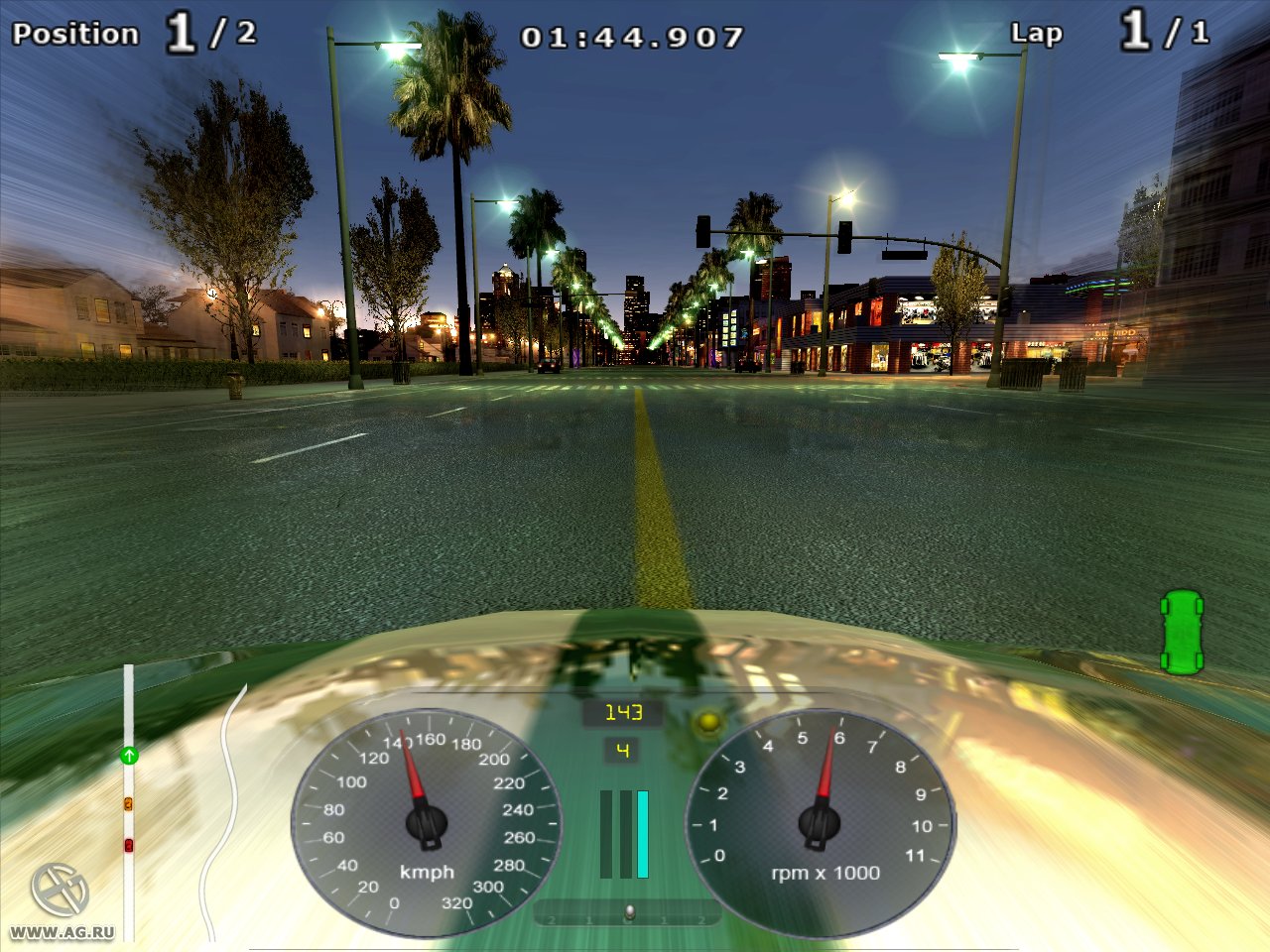Click the green arrow player marker on track map
The width and height of the screenshot is (1270, 952).
[x=127, y=757]
